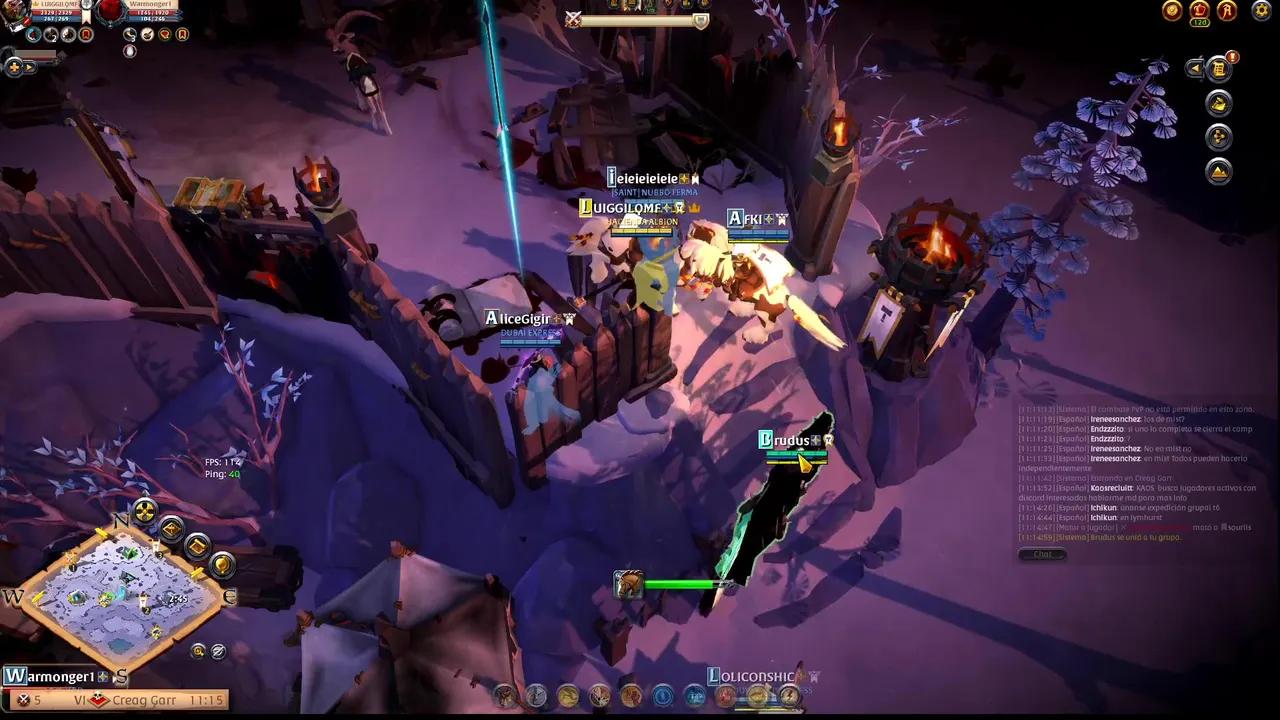Click LUIGGILQMF's red health bar

coord(57,14)
